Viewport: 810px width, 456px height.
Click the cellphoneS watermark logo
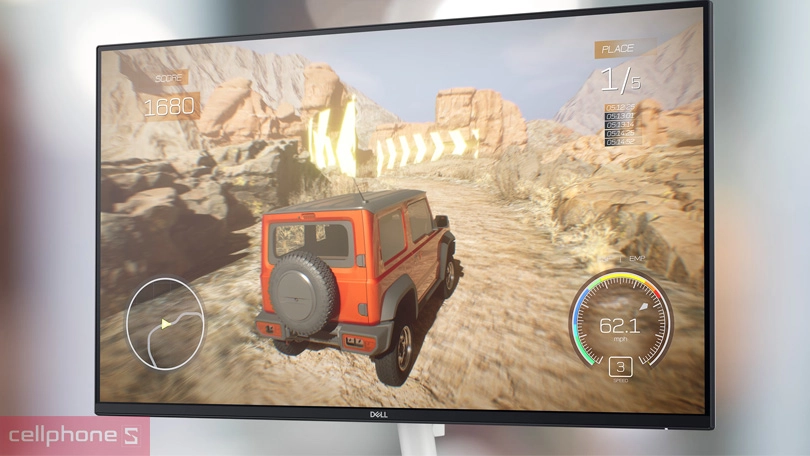(x=73, y=437)
